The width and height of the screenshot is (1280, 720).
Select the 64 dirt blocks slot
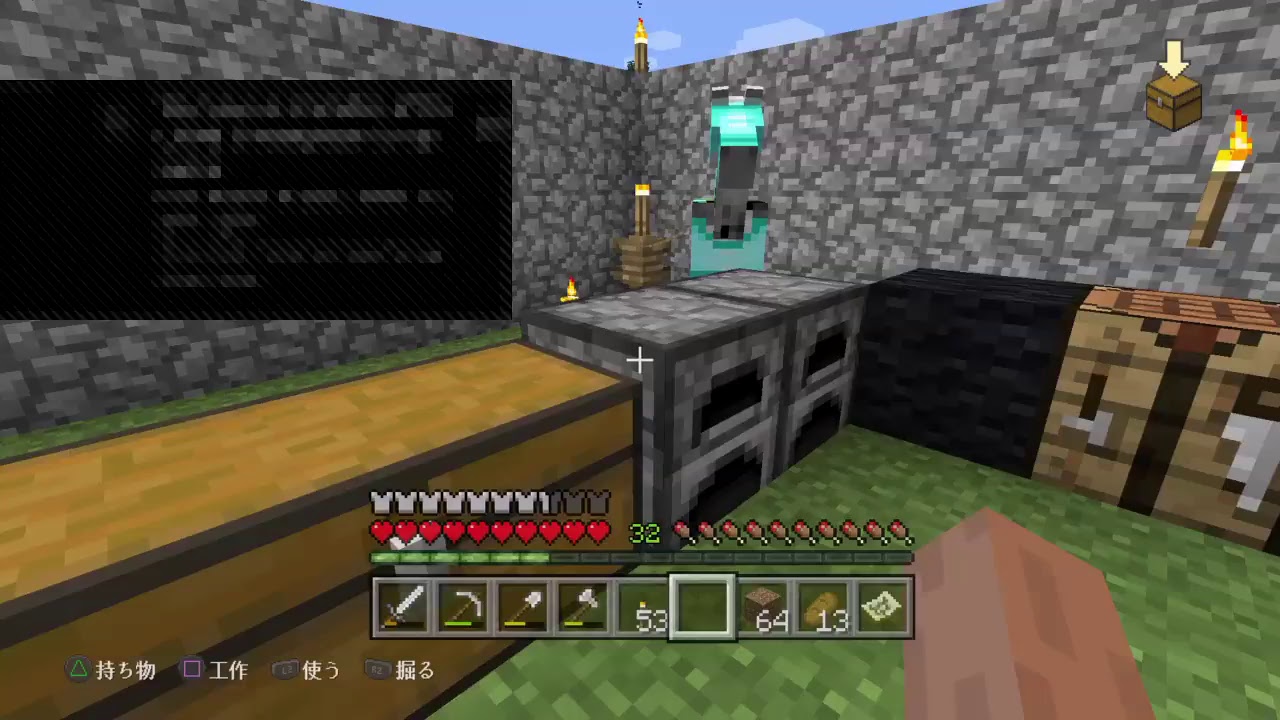(761, 604)
